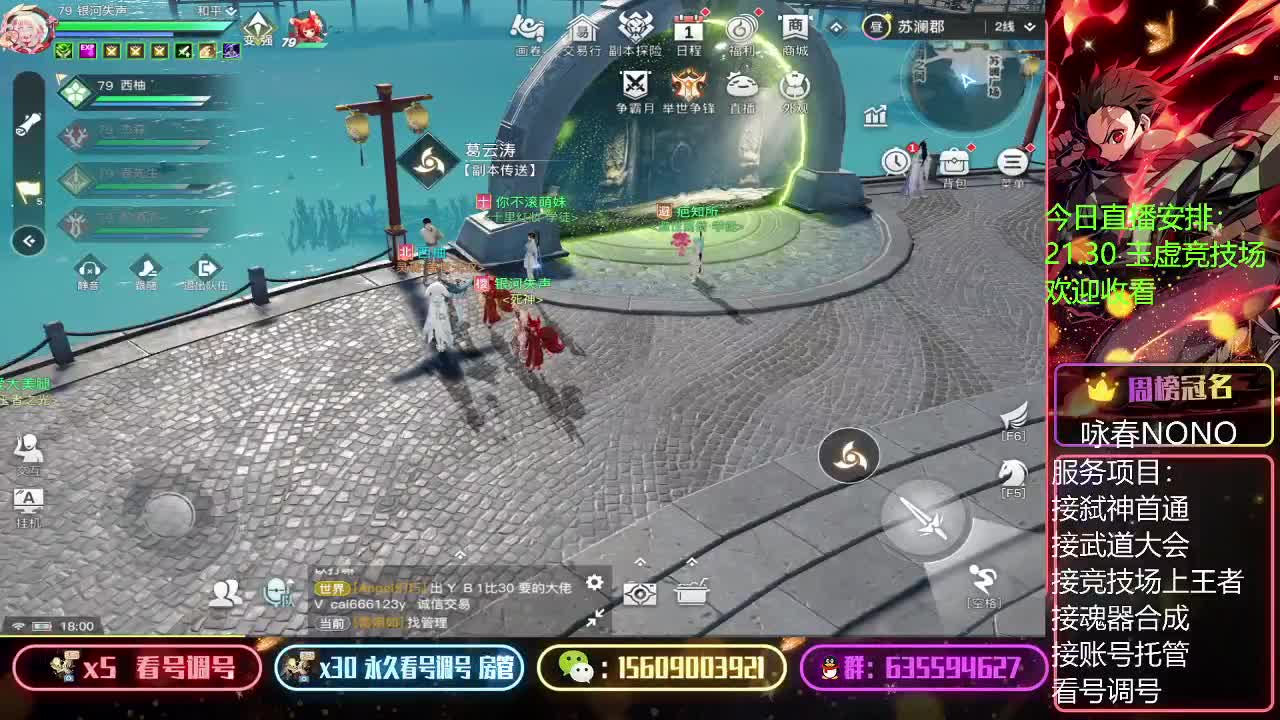Open the 2线 server line selector
The height and width of the screenshot is (720, 1280).
coord(1004,27)
